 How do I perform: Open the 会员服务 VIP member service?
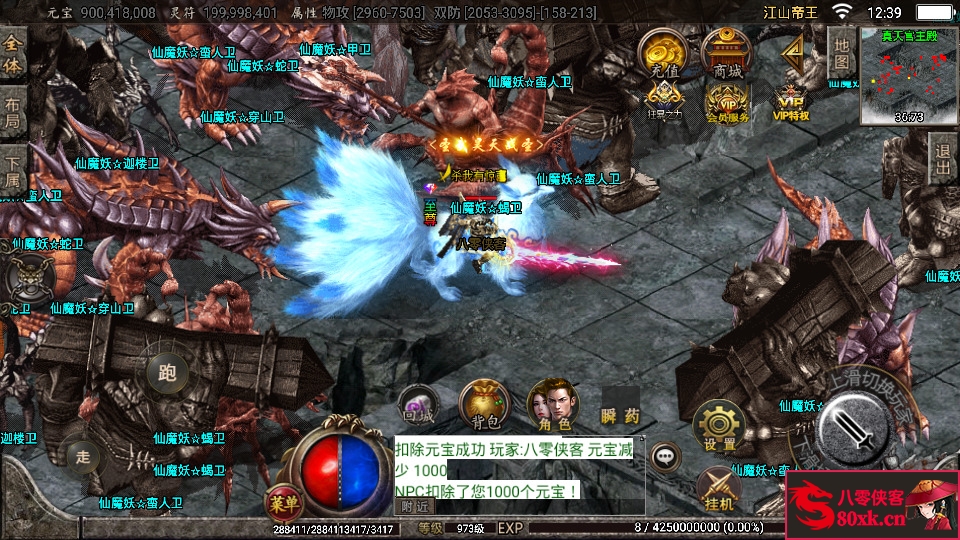coord(727,102)
